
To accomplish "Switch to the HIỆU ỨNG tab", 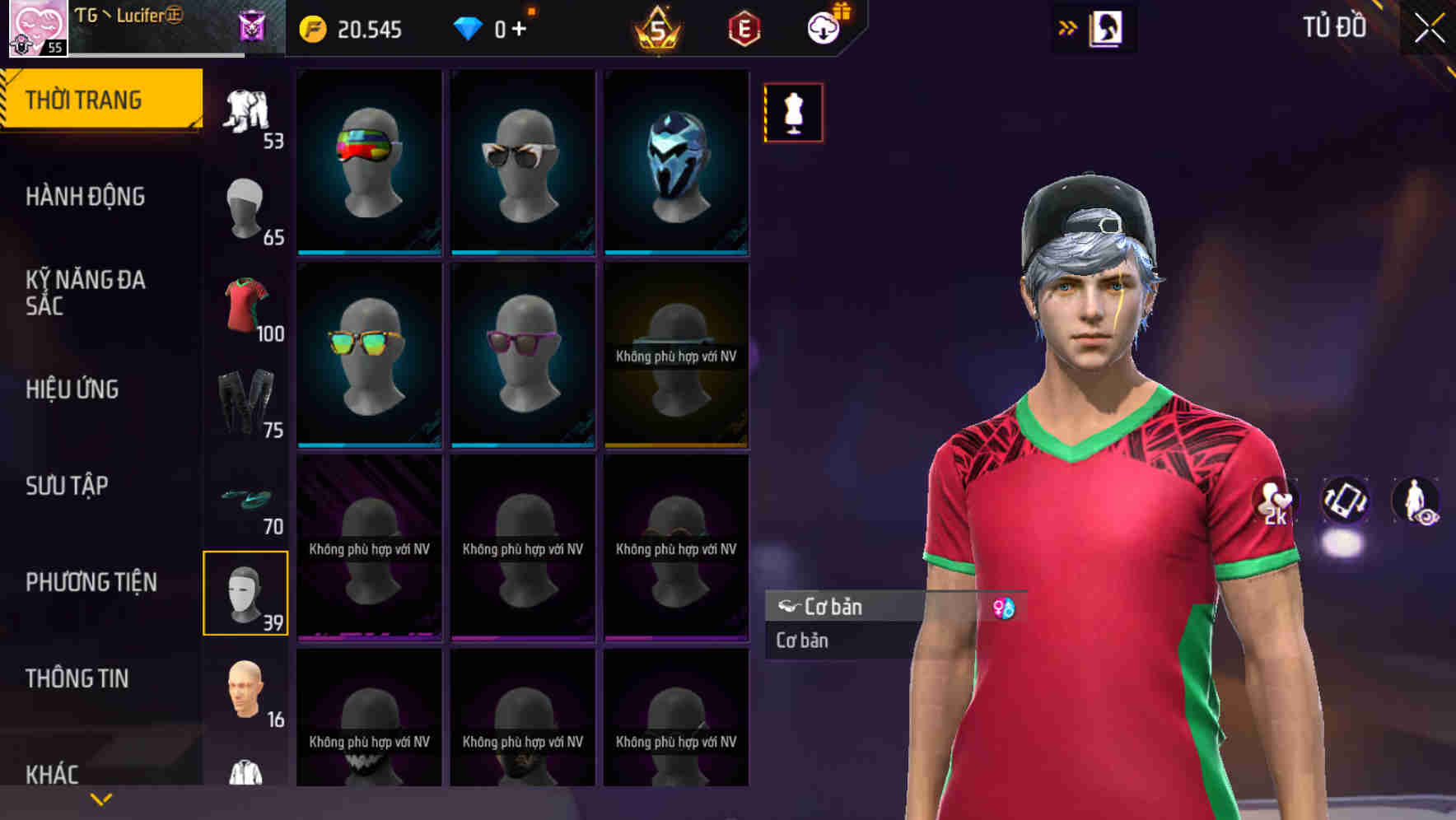I will (x=72, y=389).
